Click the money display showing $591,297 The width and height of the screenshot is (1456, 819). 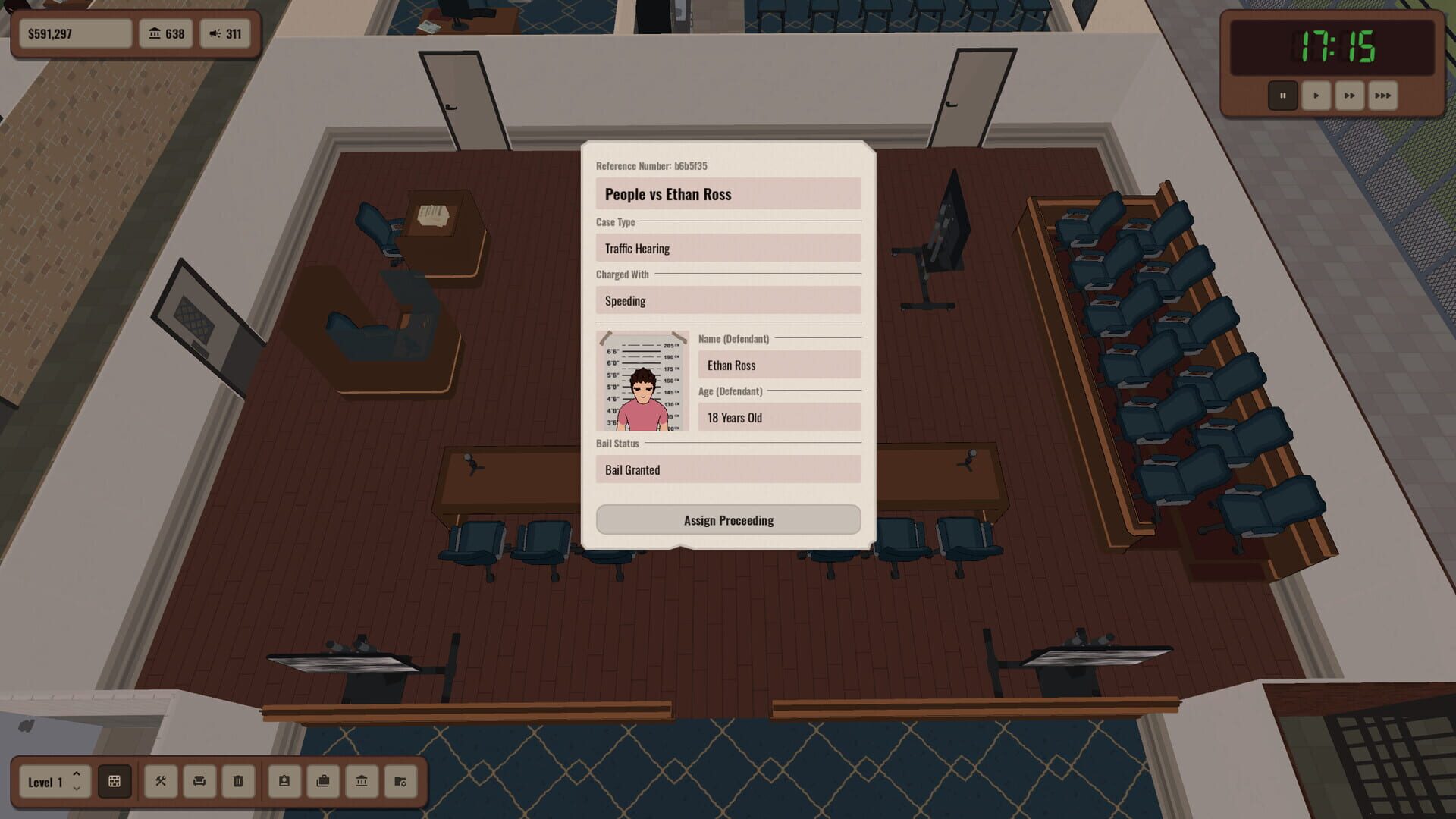point(75,33)
